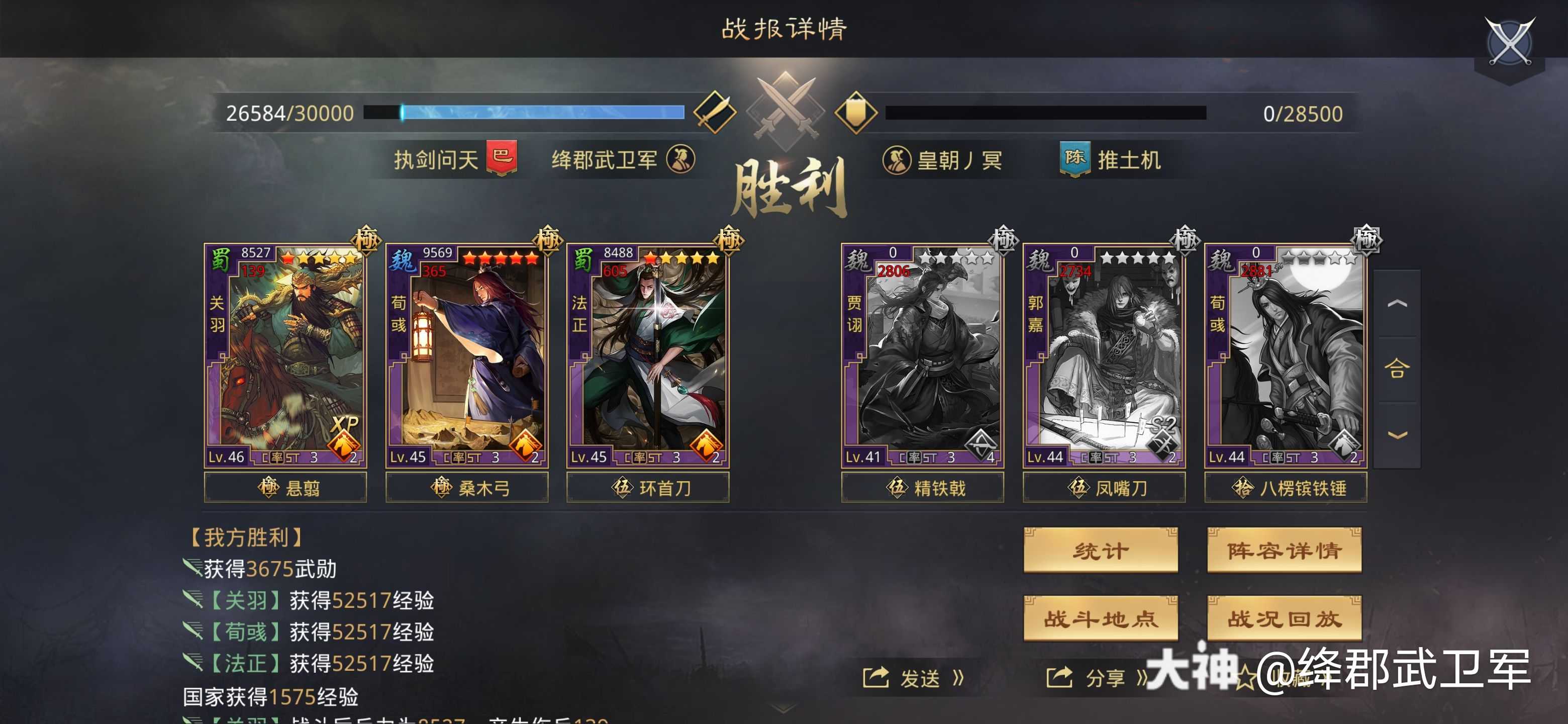Click the shield icon beside the defender bar

[x=855, y=113]
